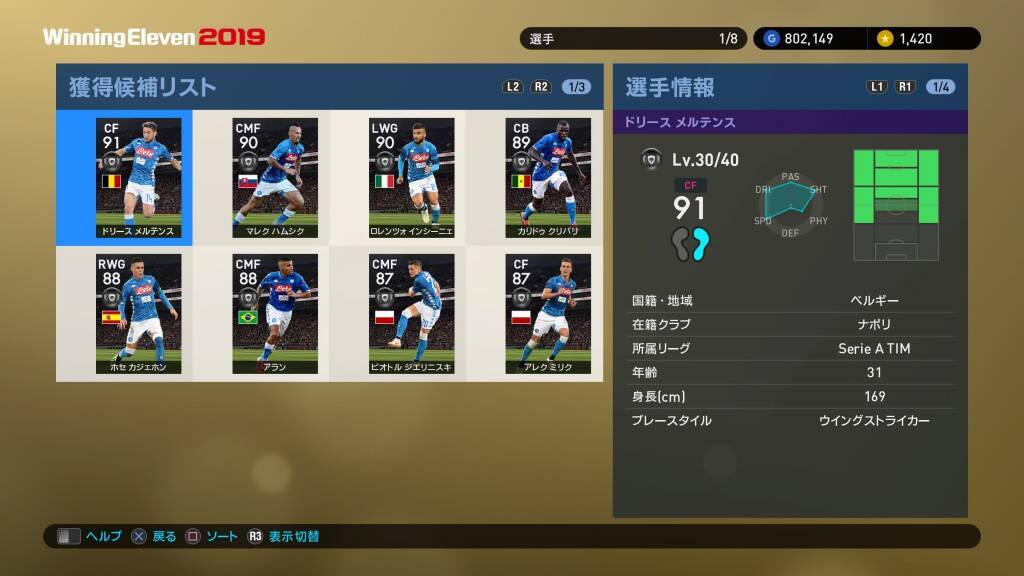1024x576 pixels.
Task: Open the ソート sort option
Action: pos(212,537)
